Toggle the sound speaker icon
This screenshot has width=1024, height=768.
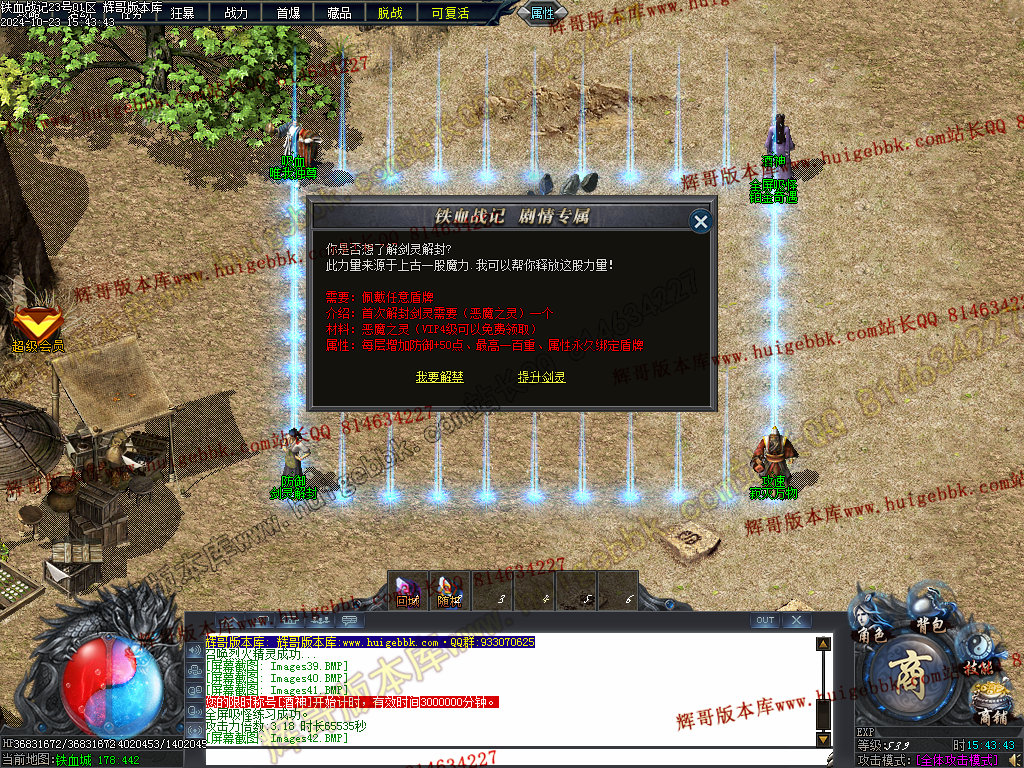coord(194,651)
